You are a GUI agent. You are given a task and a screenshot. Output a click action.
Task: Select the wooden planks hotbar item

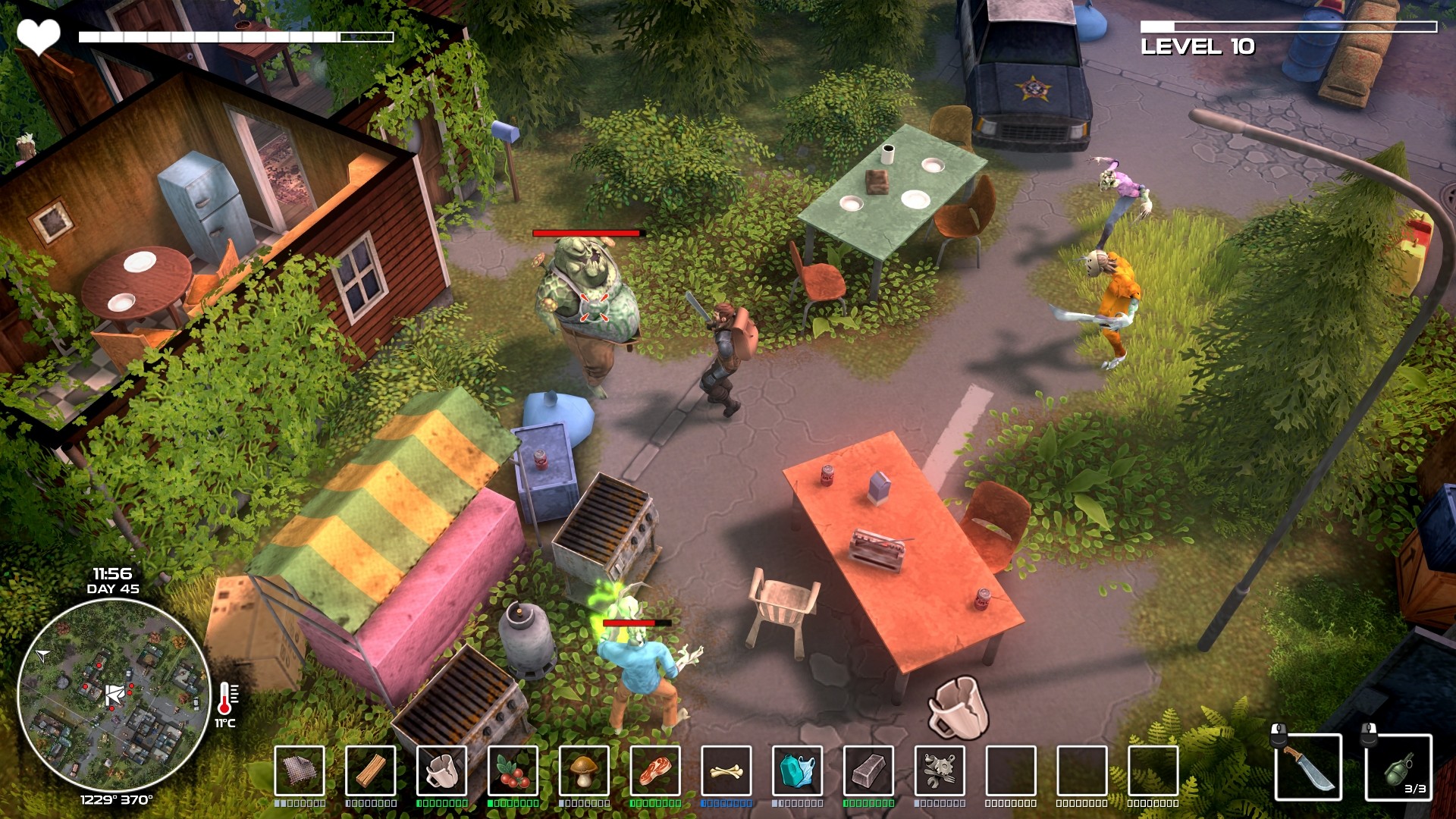tap(369, 772)
